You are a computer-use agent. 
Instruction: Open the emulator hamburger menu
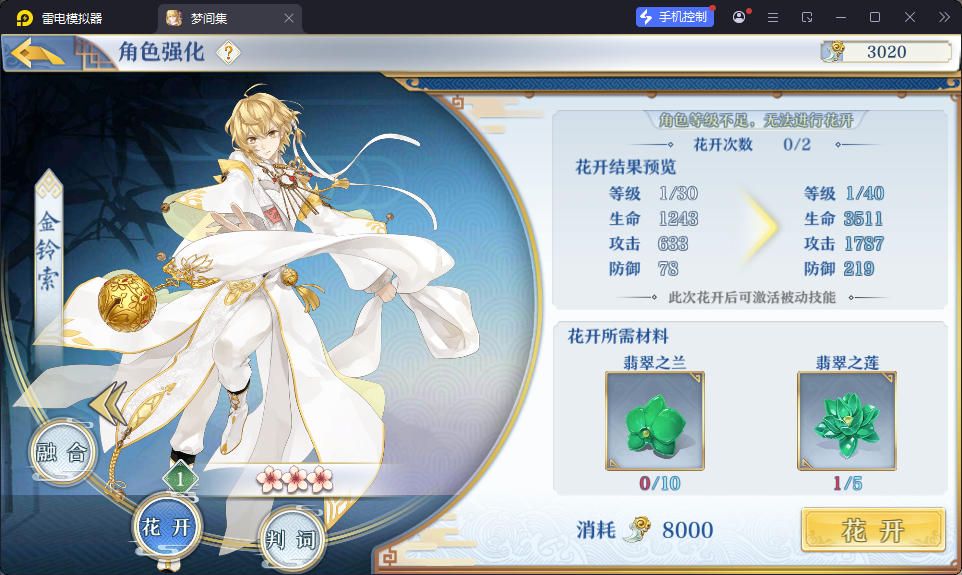(x=773, y=17)
